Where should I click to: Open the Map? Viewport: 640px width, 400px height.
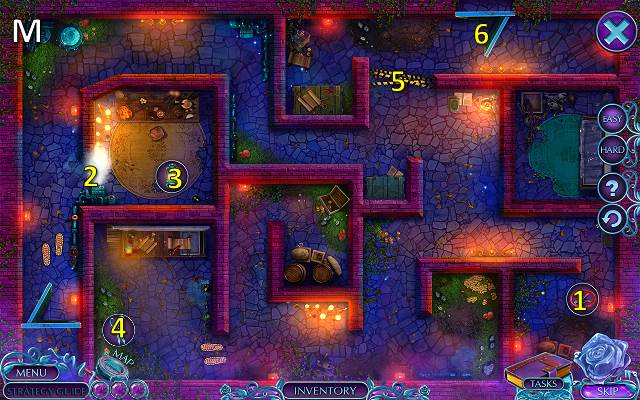pyautogui.click(x=117, y=362)
